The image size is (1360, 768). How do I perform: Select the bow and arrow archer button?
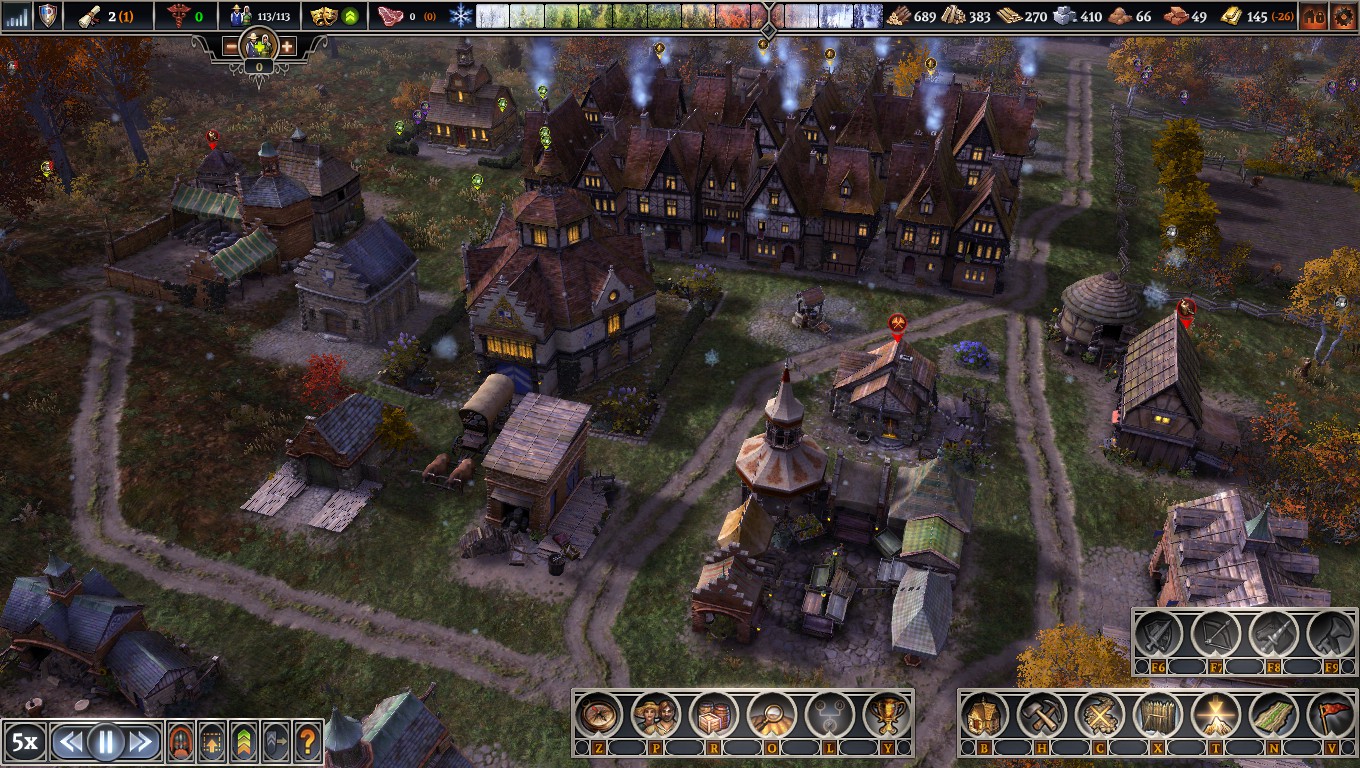point(1217,633)
